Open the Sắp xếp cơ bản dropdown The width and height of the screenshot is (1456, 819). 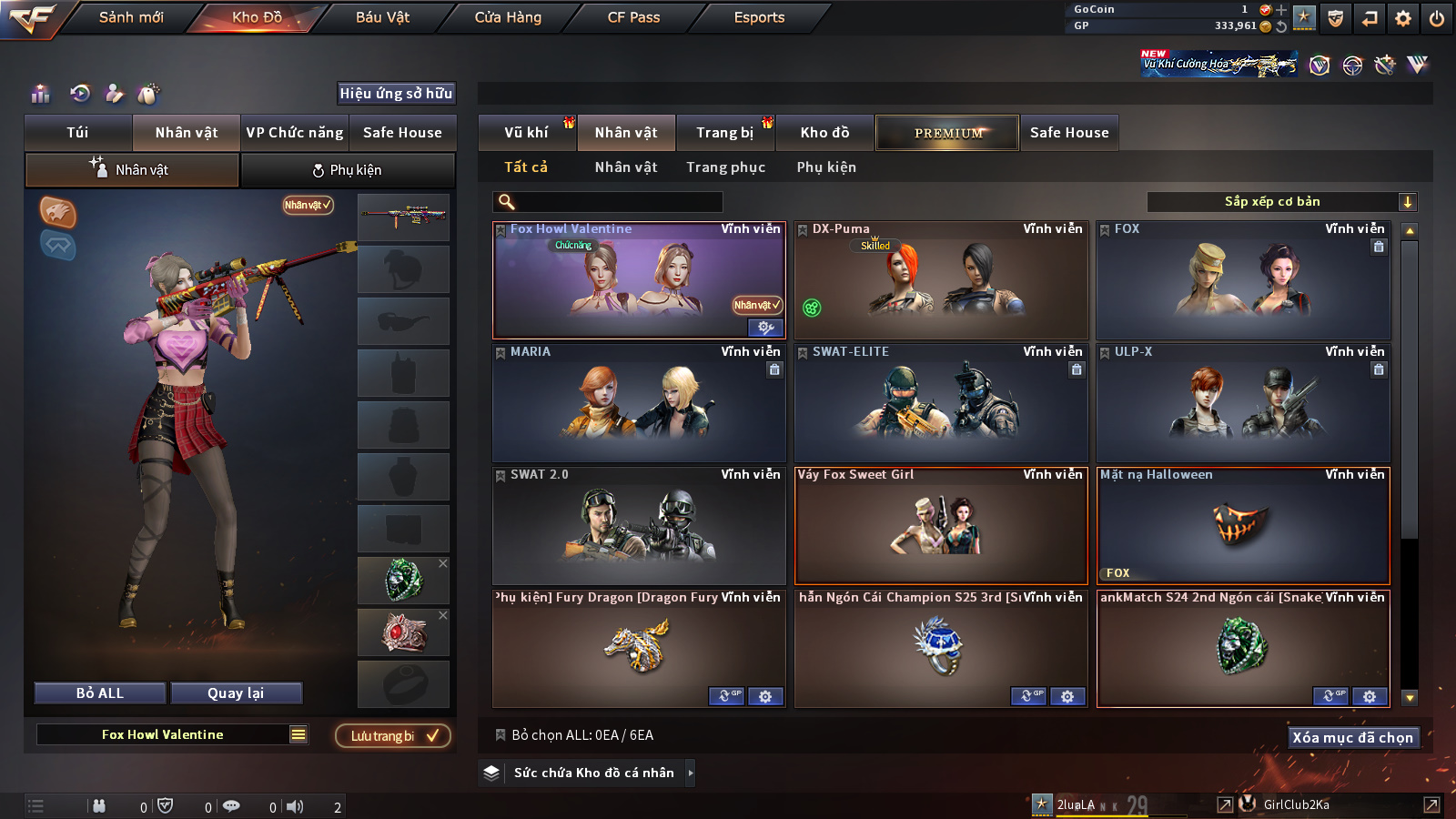[1281, 202]
